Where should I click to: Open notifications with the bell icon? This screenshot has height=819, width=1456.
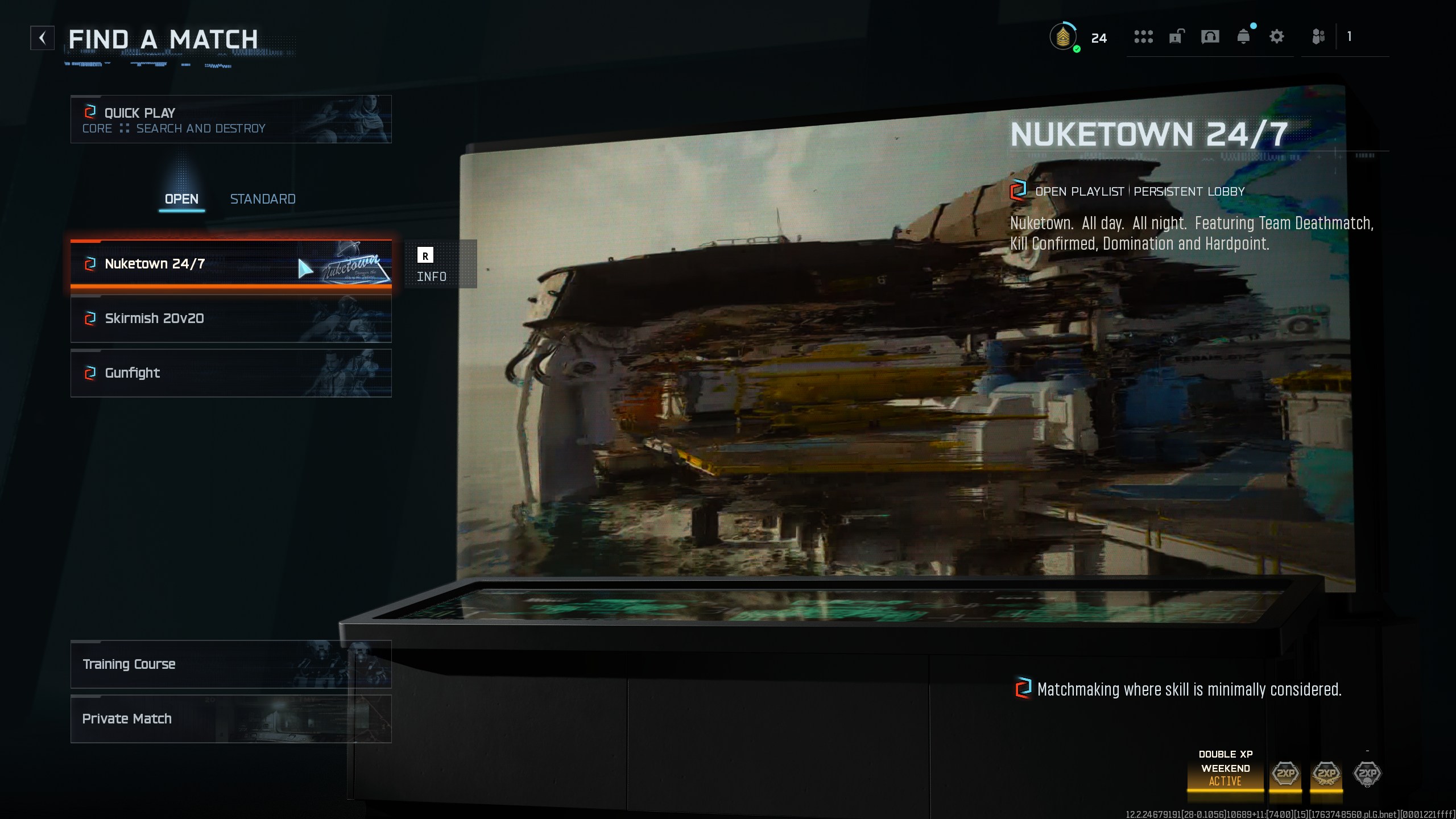(1243, 37)
